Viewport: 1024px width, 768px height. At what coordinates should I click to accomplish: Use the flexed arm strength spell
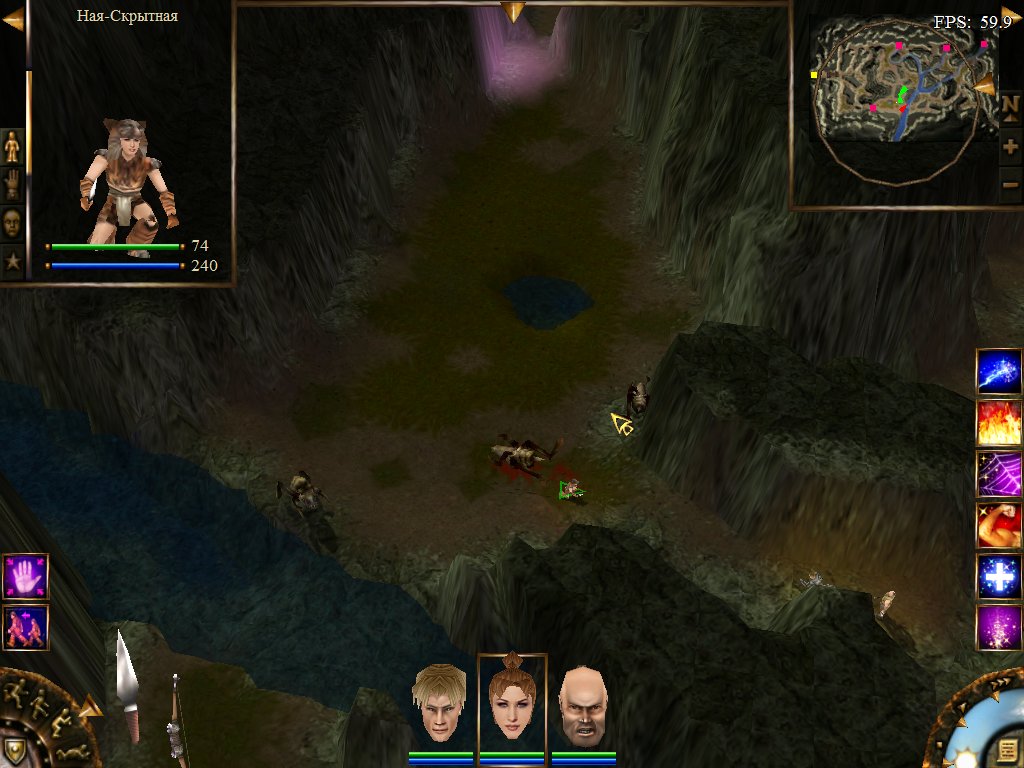click(x=998, y=525)
